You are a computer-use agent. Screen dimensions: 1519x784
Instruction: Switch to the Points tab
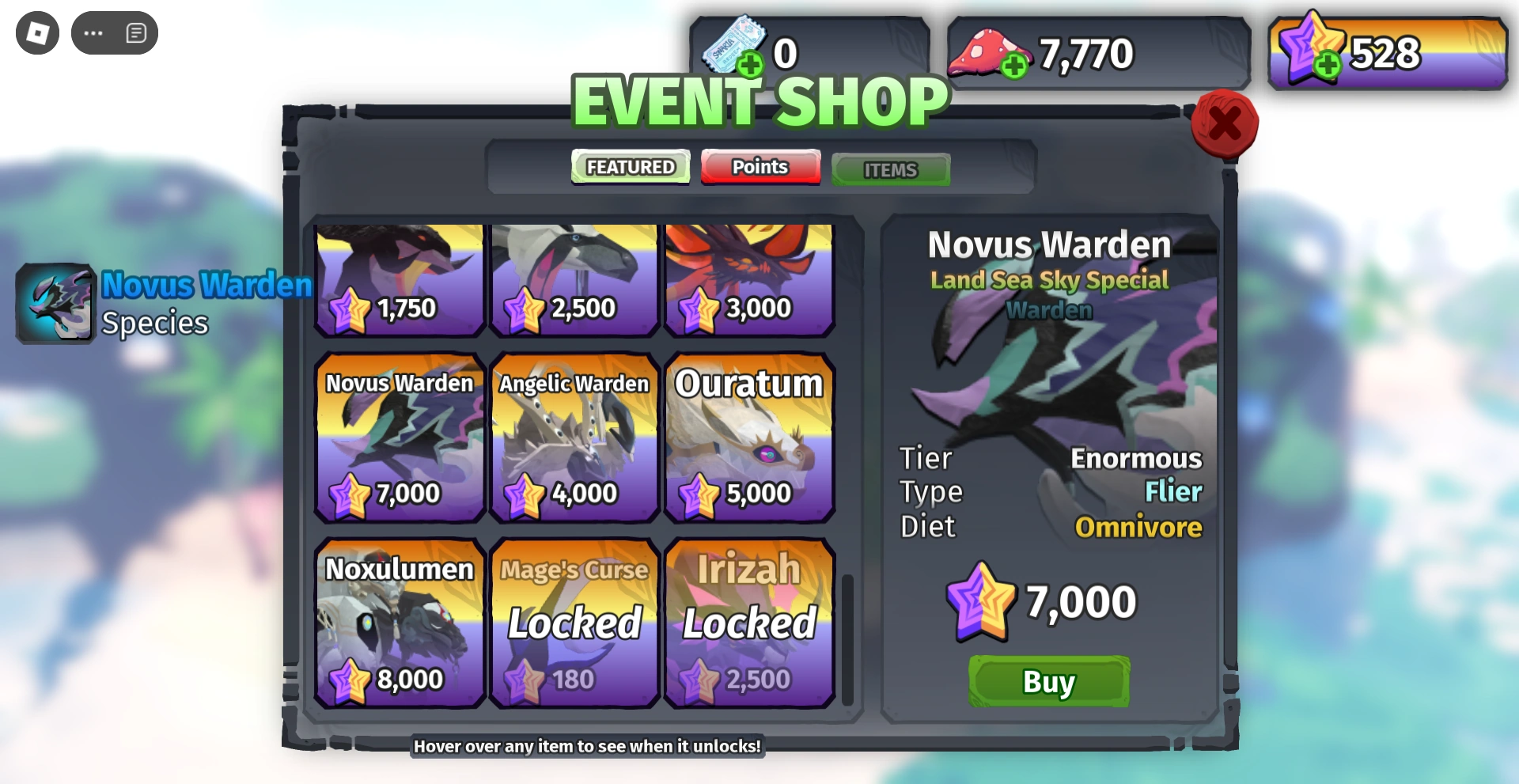[x=759, y=167]
